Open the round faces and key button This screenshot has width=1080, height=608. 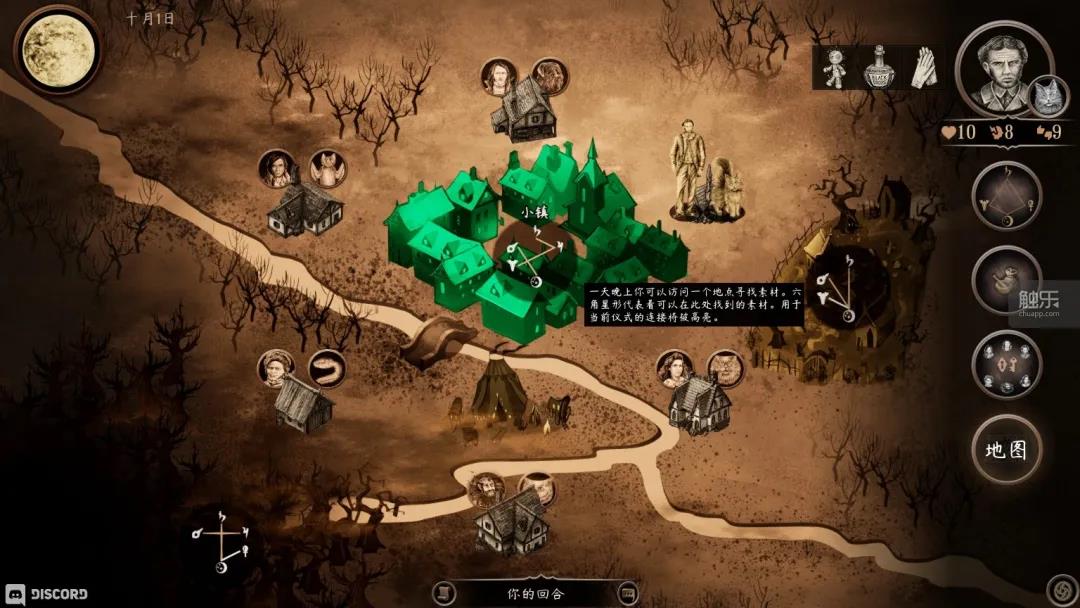pos(1006,365)
